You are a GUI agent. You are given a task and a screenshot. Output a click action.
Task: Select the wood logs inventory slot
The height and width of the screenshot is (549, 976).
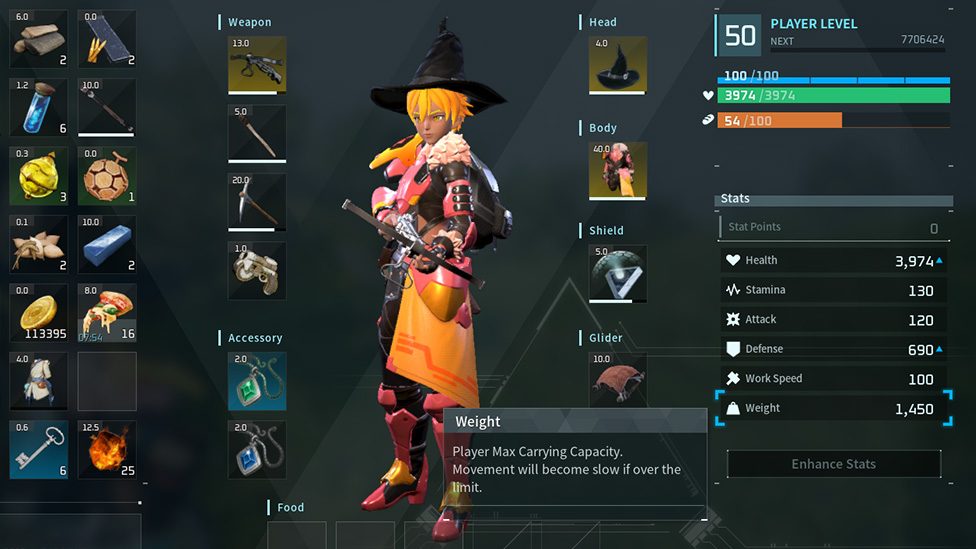click(39, 40)
